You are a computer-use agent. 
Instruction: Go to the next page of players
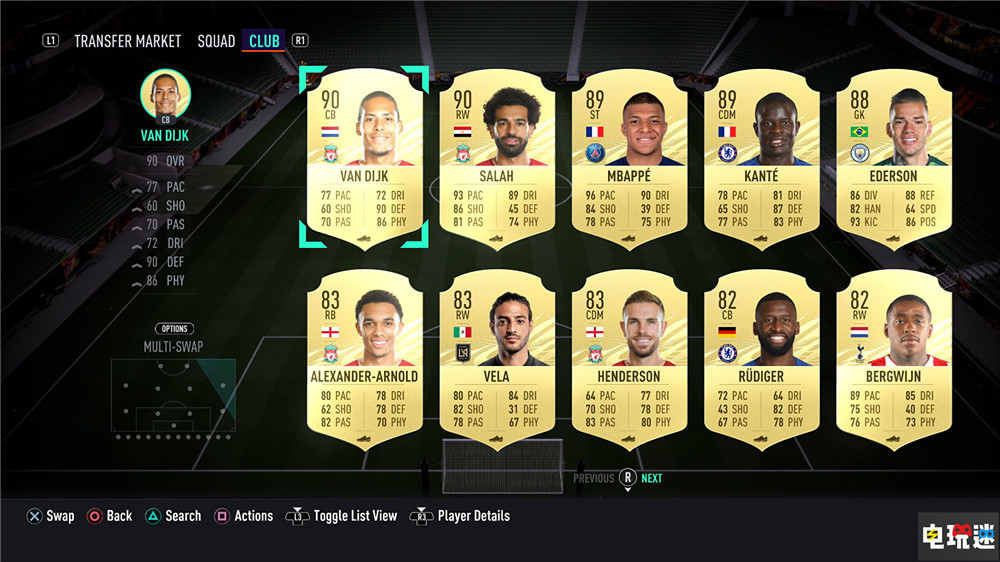tap(651, 478)
